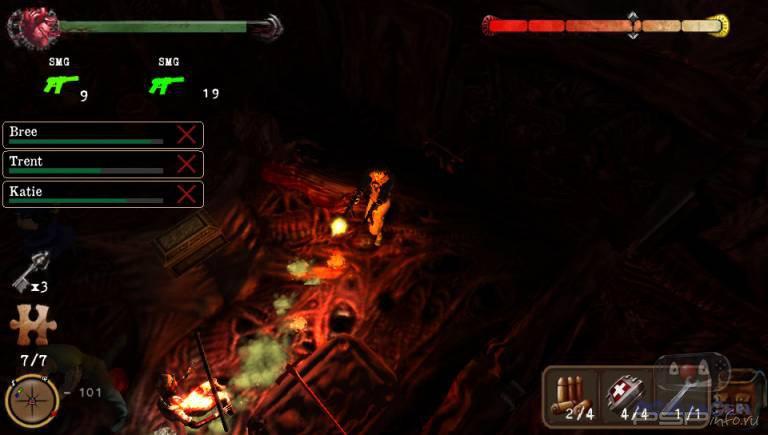Open the compass in the corner
768x435 pixels.
pos(28,400)
